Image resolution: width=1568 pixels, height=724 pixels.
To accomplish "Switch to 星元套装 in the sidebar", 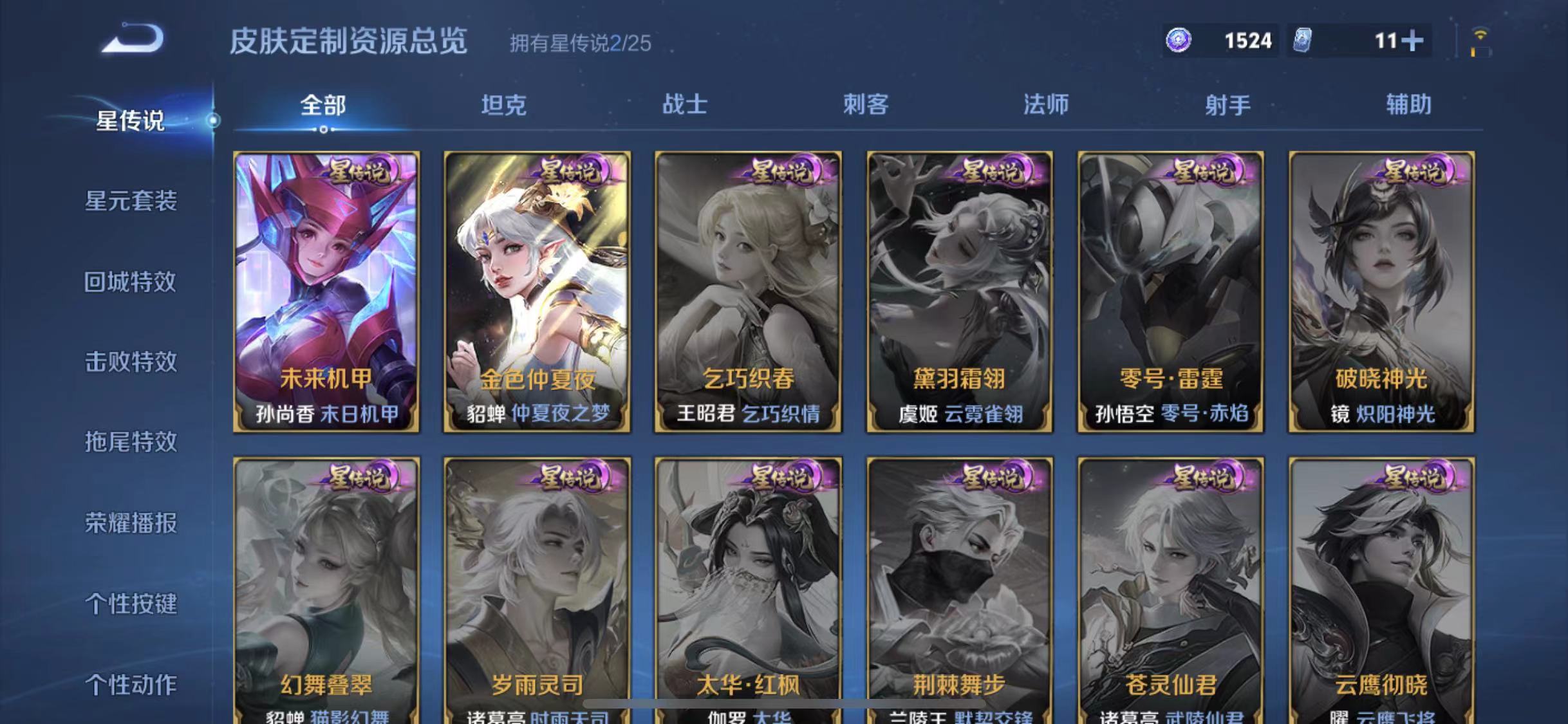I will pos(131,201).
